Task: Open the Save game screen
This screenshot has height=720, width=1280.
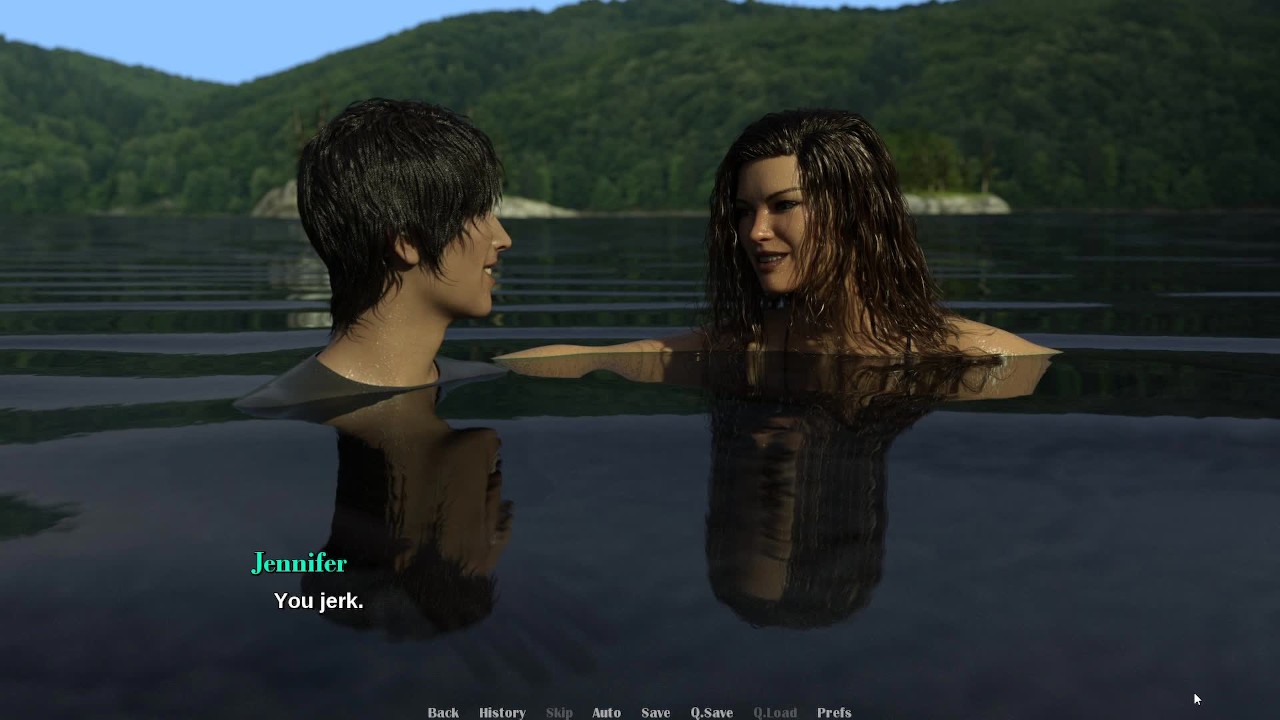Action: 655,712
